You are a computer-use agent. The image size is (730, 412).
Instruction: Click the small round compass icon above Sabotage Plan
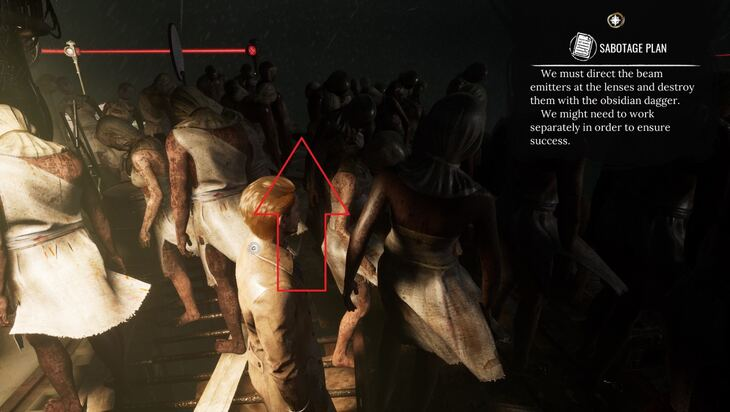click(616, 19)
